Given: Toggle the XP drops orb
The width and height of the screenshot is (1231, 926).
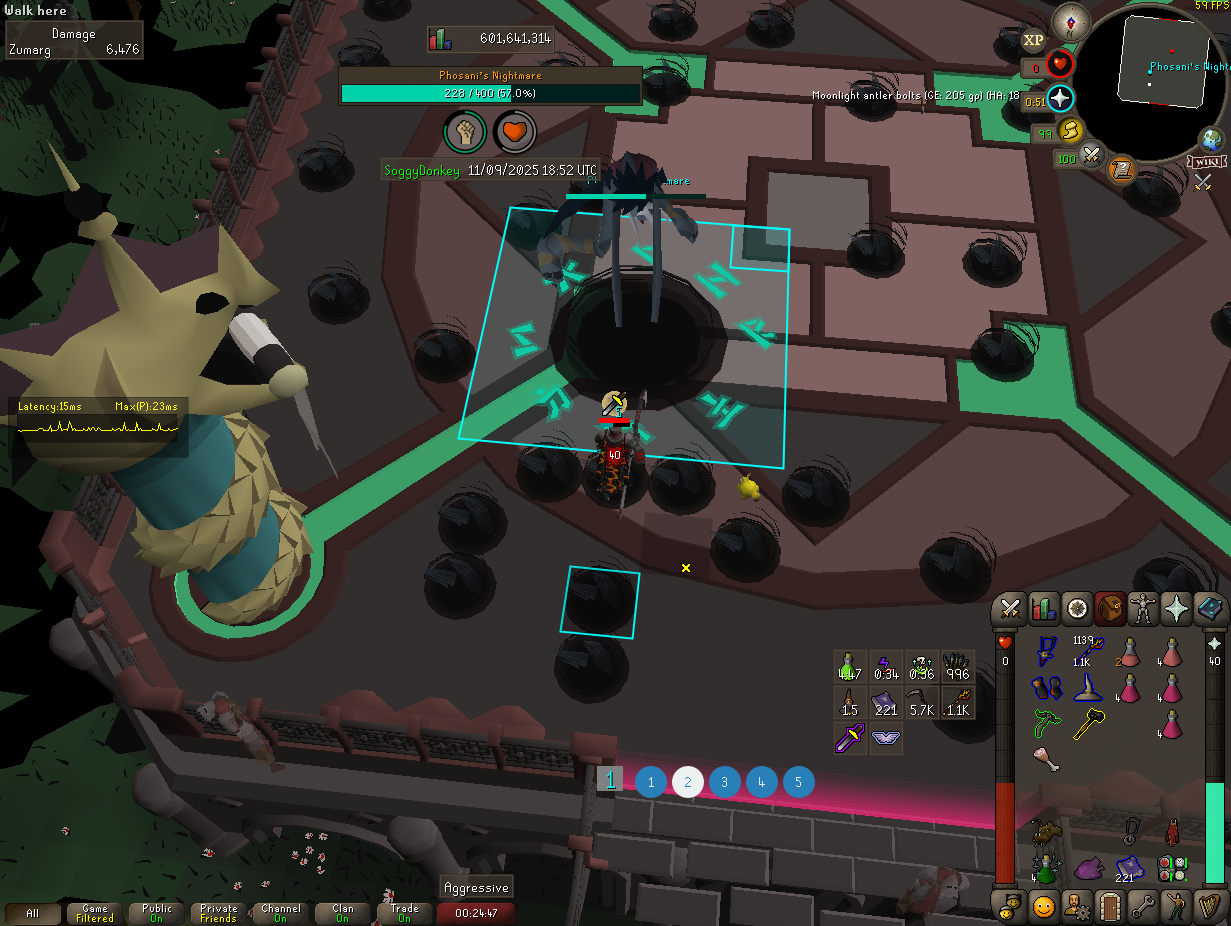Looking at the screenshot, I should [x=1033, y=40].
